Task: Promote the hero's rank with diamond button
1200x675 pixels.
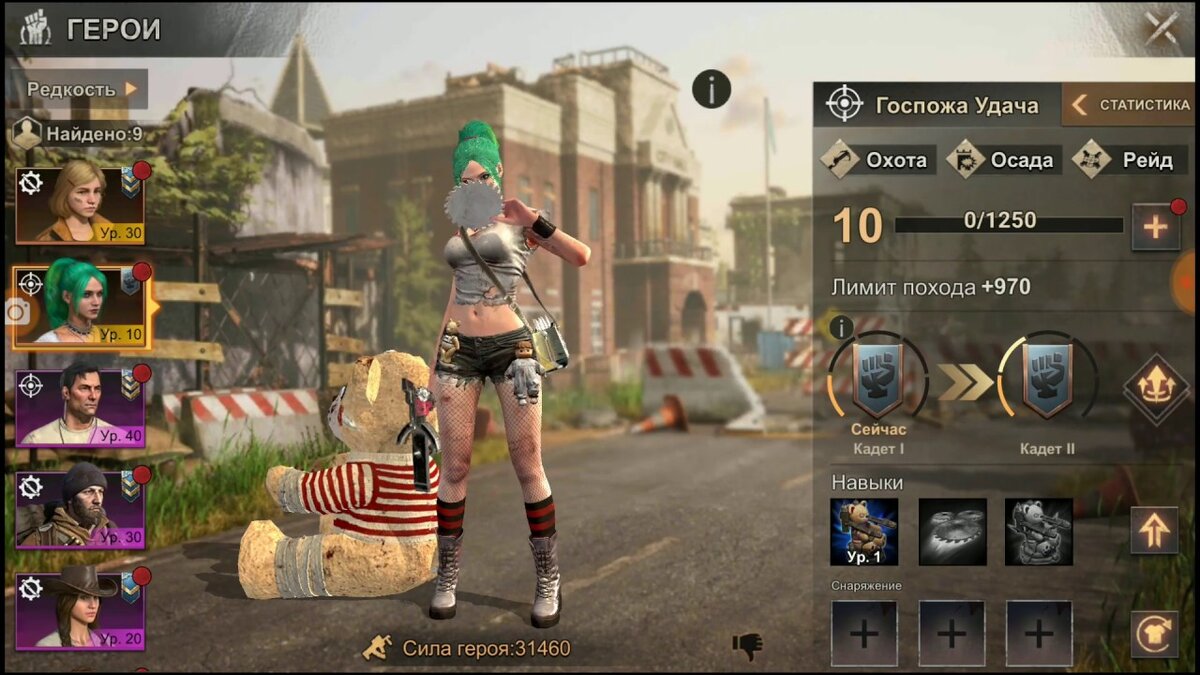Action: click(x=1155, y=388)
